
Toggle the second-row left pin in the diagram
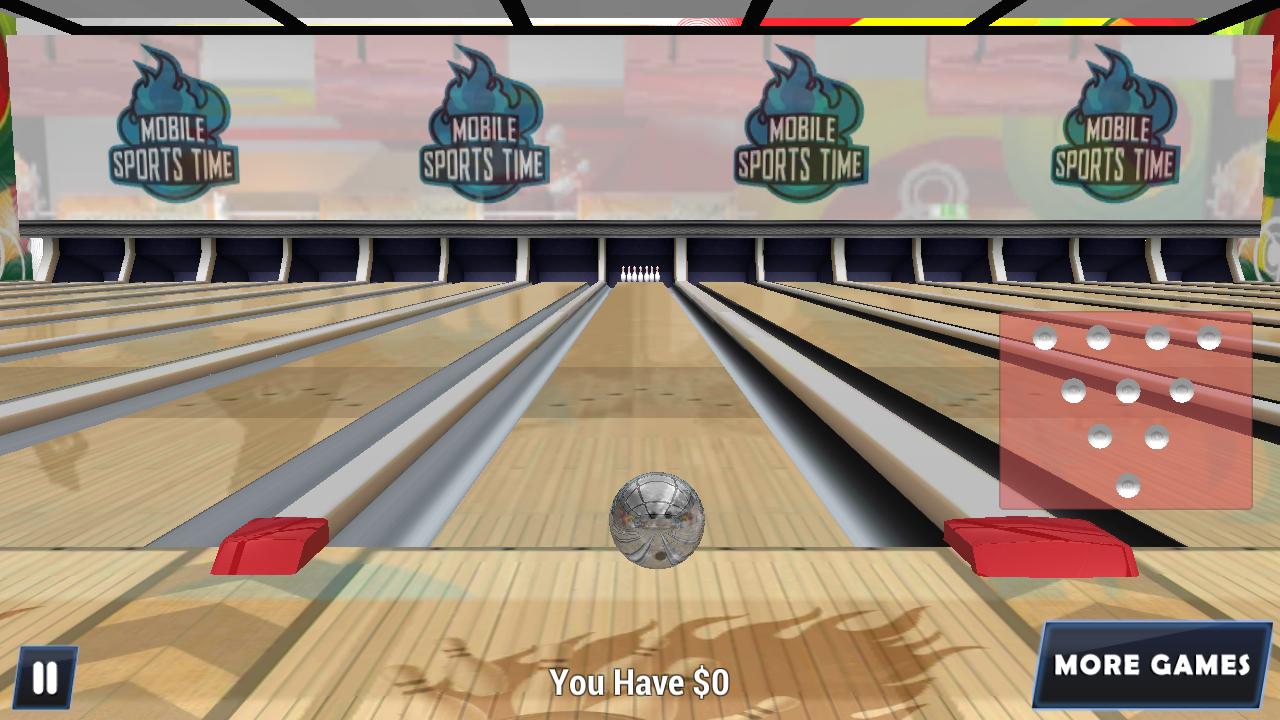(1073, 391)
